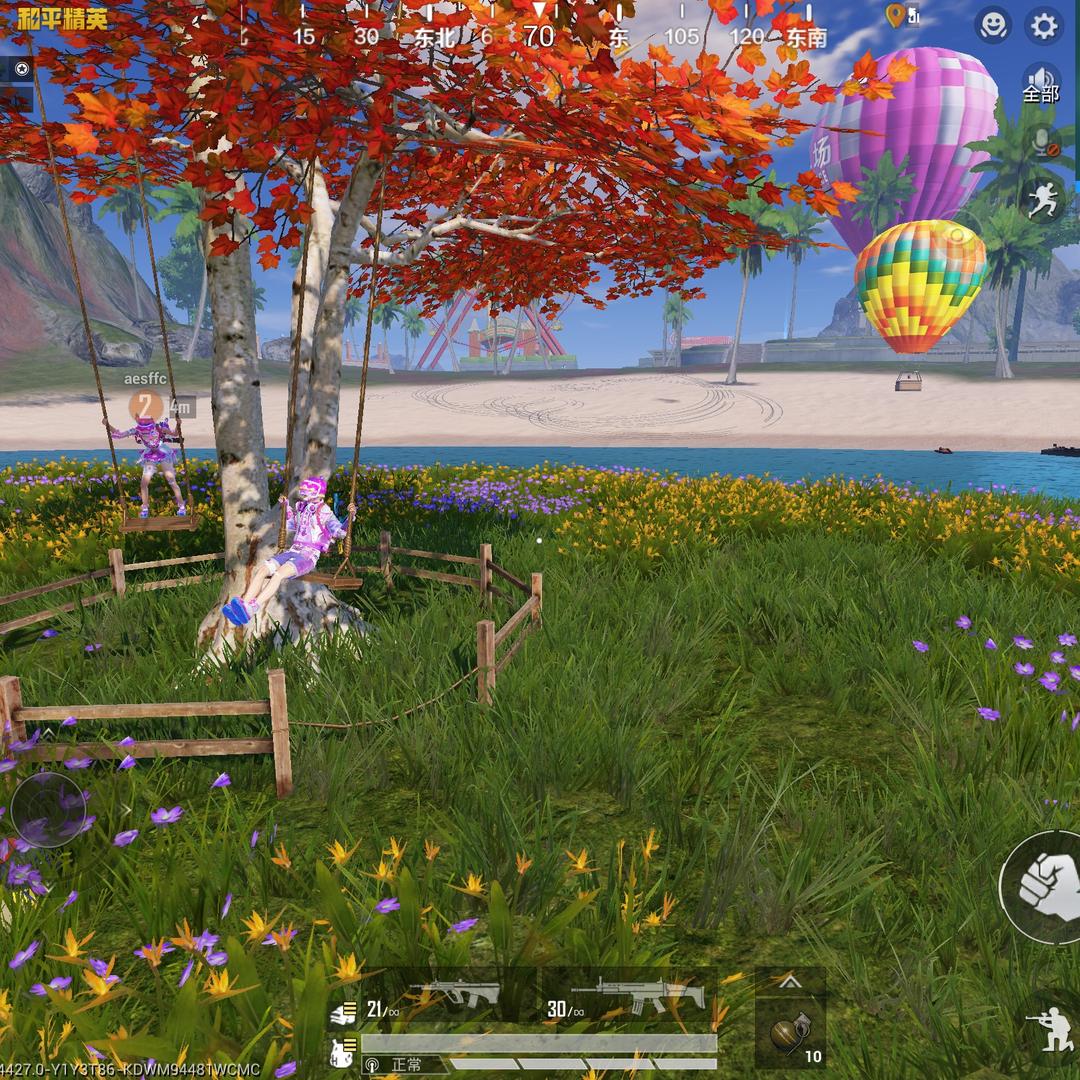Tap the star badge icon on left edge

click(21, 69)
